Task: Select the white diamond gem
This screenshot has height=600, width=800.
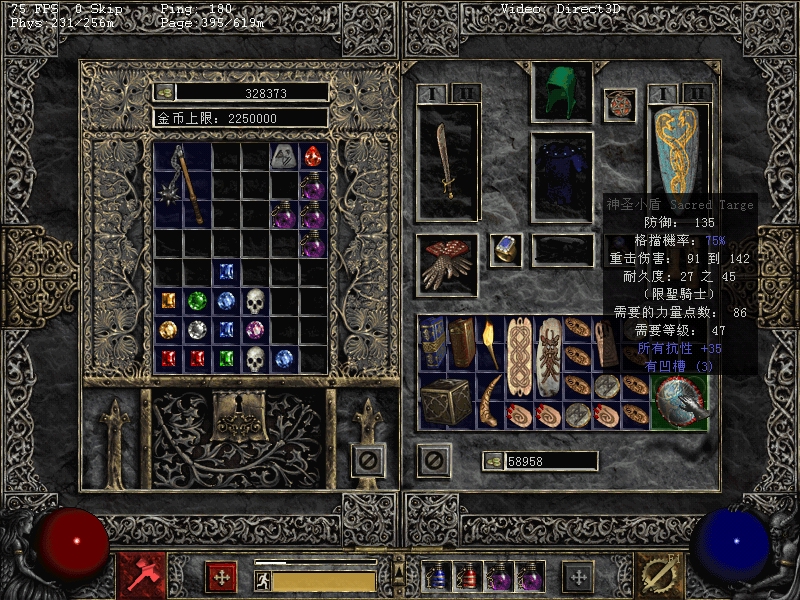Action: 198,330
